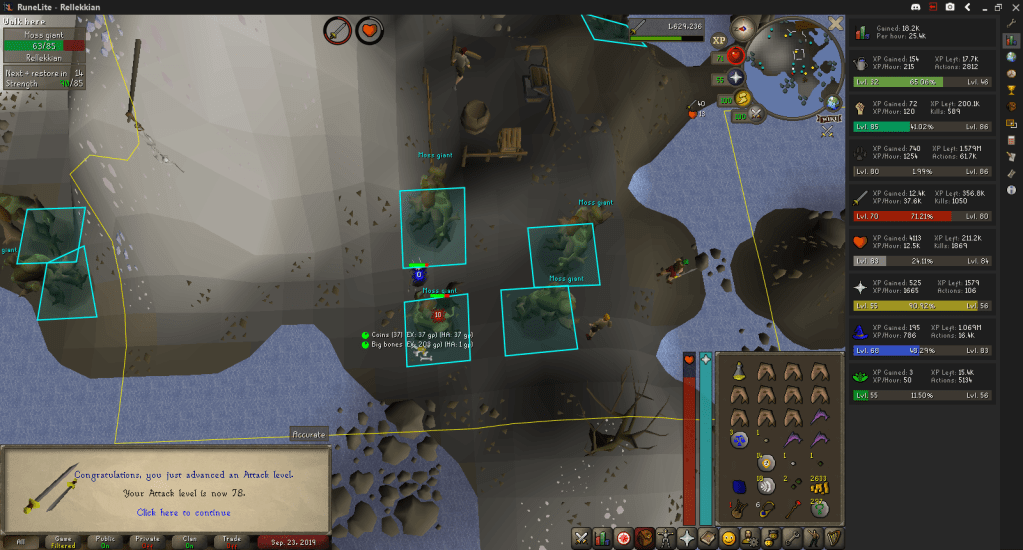
Task: Open the skills bar-chart tab
Action: tap(603, 538)
